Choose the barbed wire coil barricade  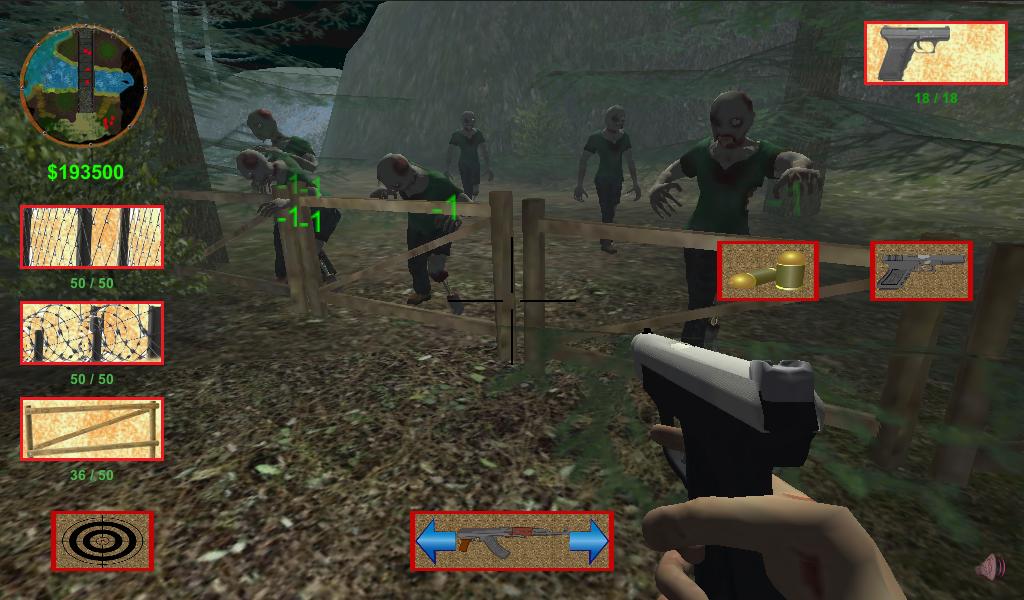(x=92, y=333)
